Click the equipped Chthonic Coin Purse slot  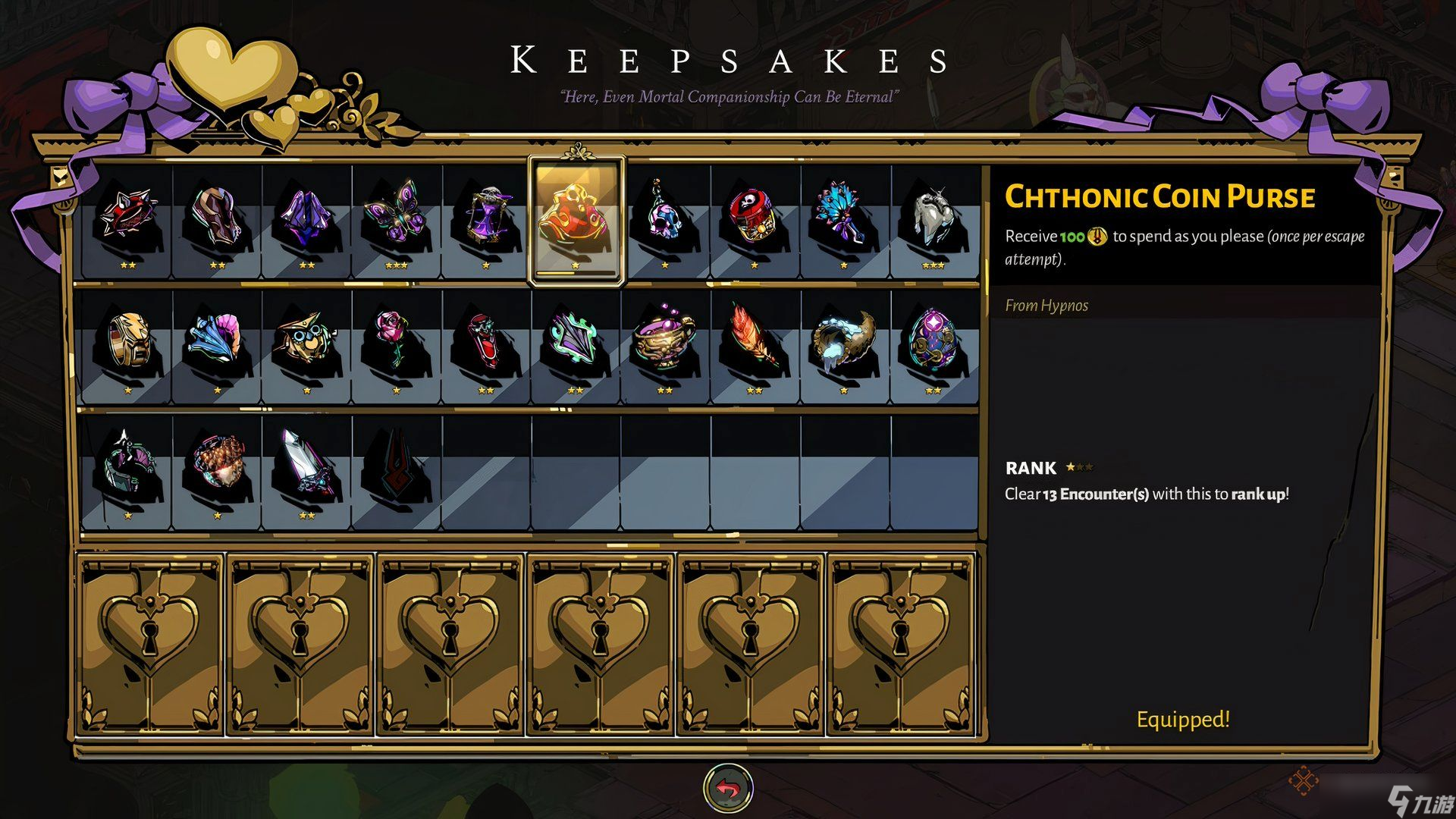pos(576,218)
